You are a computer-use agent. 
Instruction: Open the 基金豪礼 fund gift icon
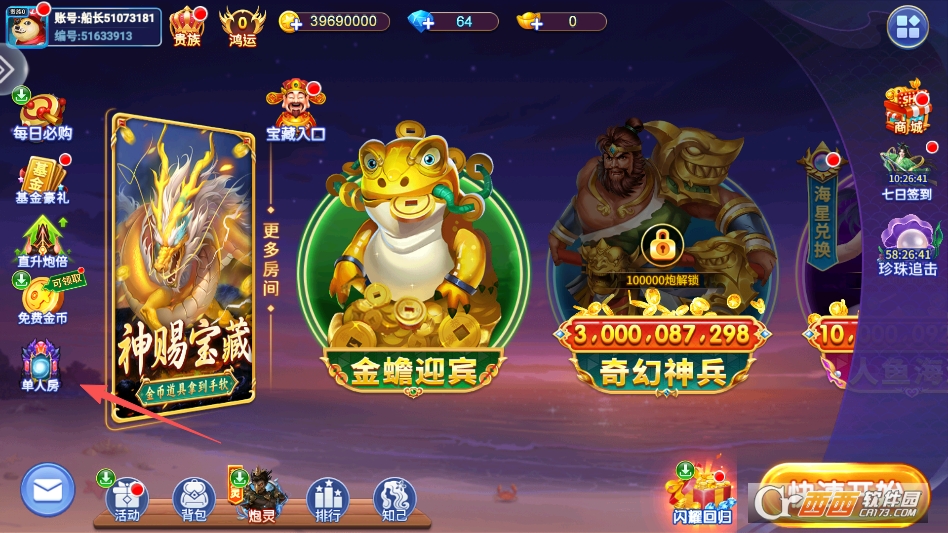pyautogui.click(x=42, y=177)
